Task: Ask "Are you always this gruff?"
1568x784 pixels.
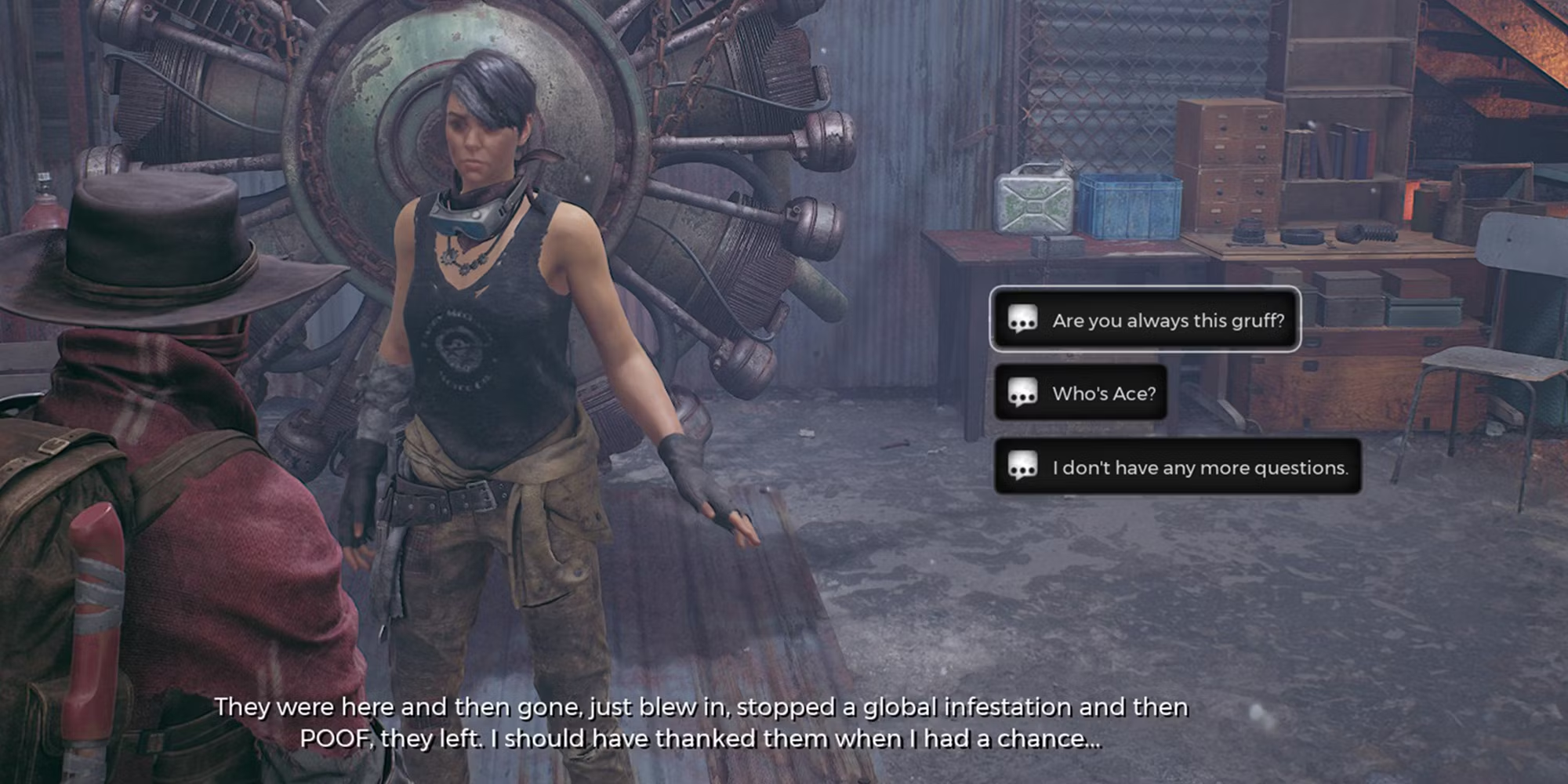Action: (1145, 320)
